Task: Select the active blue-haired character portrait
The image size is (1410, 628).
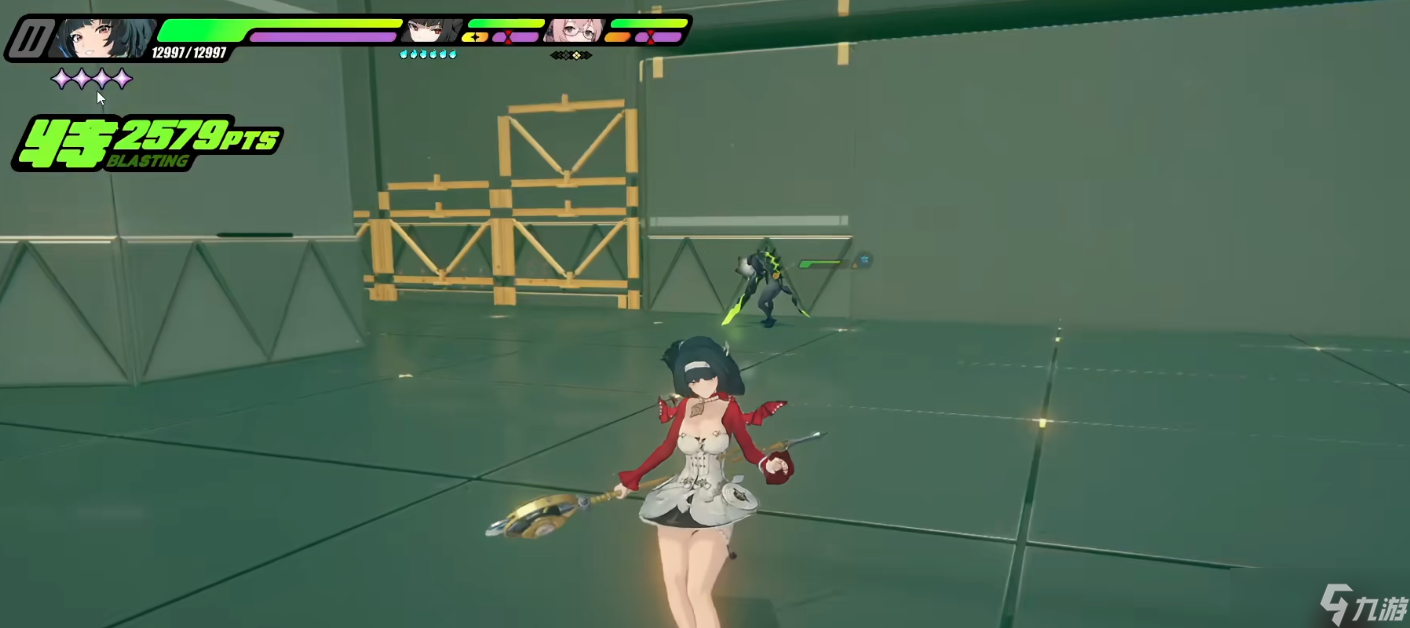Action: (103, 38)
